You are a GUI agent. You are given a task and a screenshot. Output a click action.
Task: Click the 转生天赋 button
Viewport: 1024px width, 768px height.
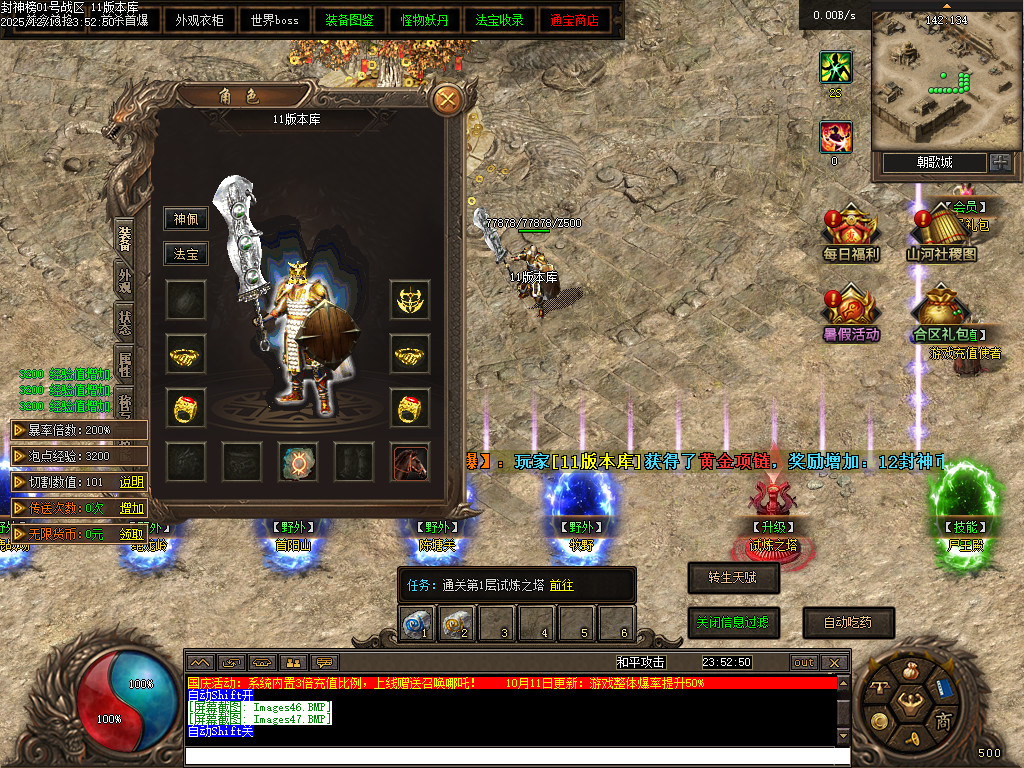[x=734, y=577]
